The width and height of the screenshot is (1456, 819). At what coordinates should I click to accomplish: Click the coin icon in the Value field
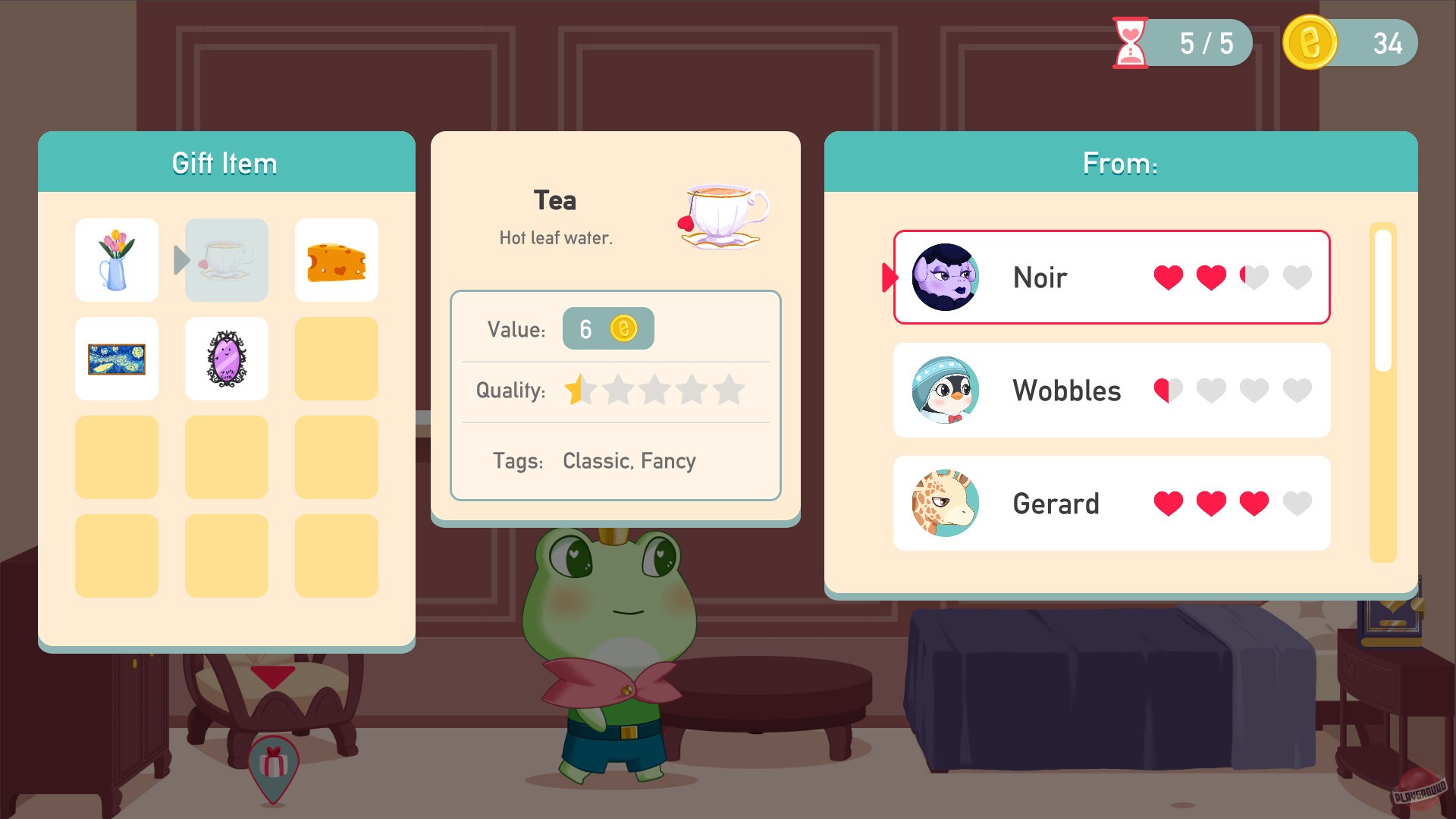(623, 328)
